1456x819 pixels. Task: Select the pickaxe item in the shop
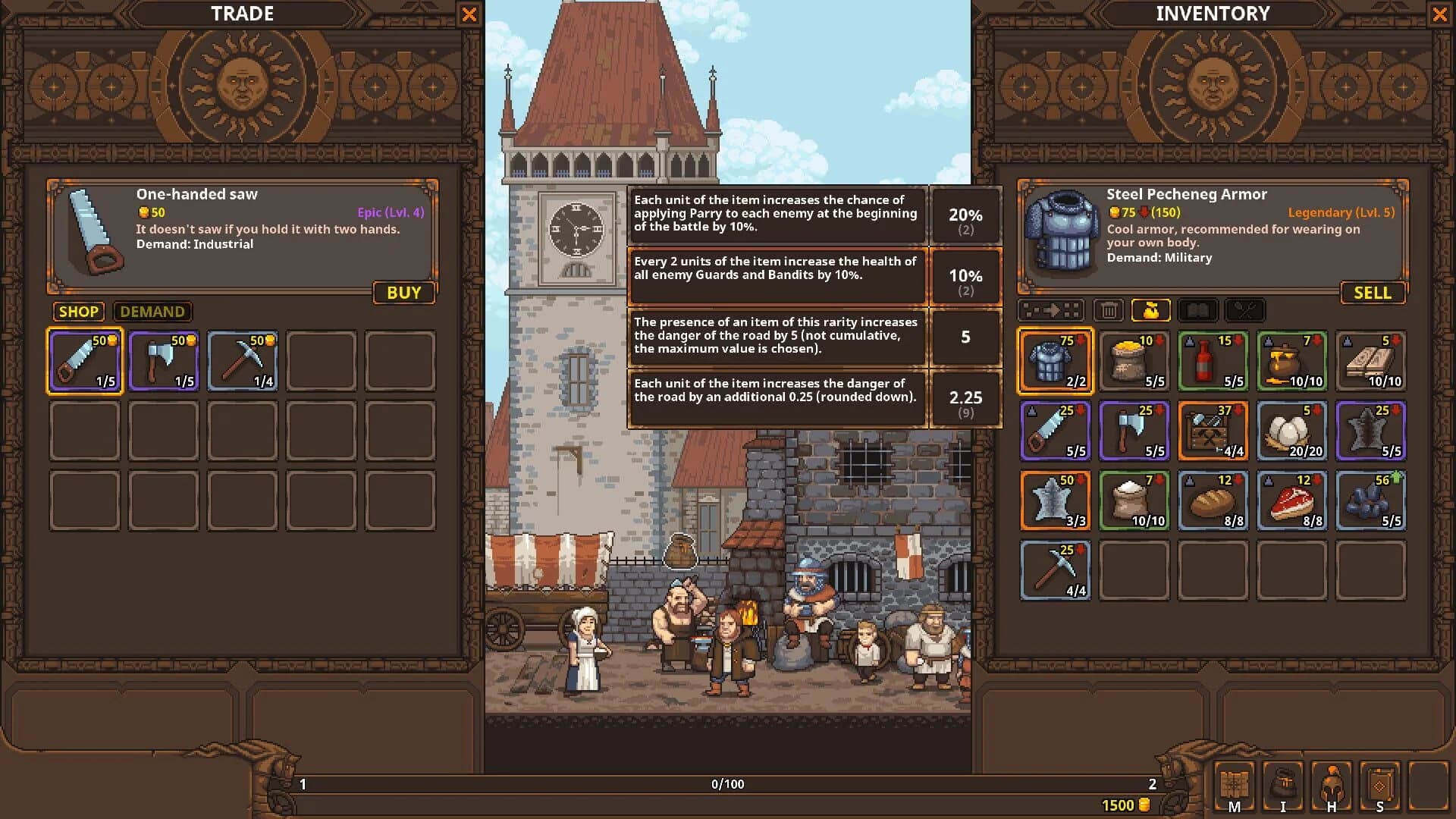(x=242, y=361)
